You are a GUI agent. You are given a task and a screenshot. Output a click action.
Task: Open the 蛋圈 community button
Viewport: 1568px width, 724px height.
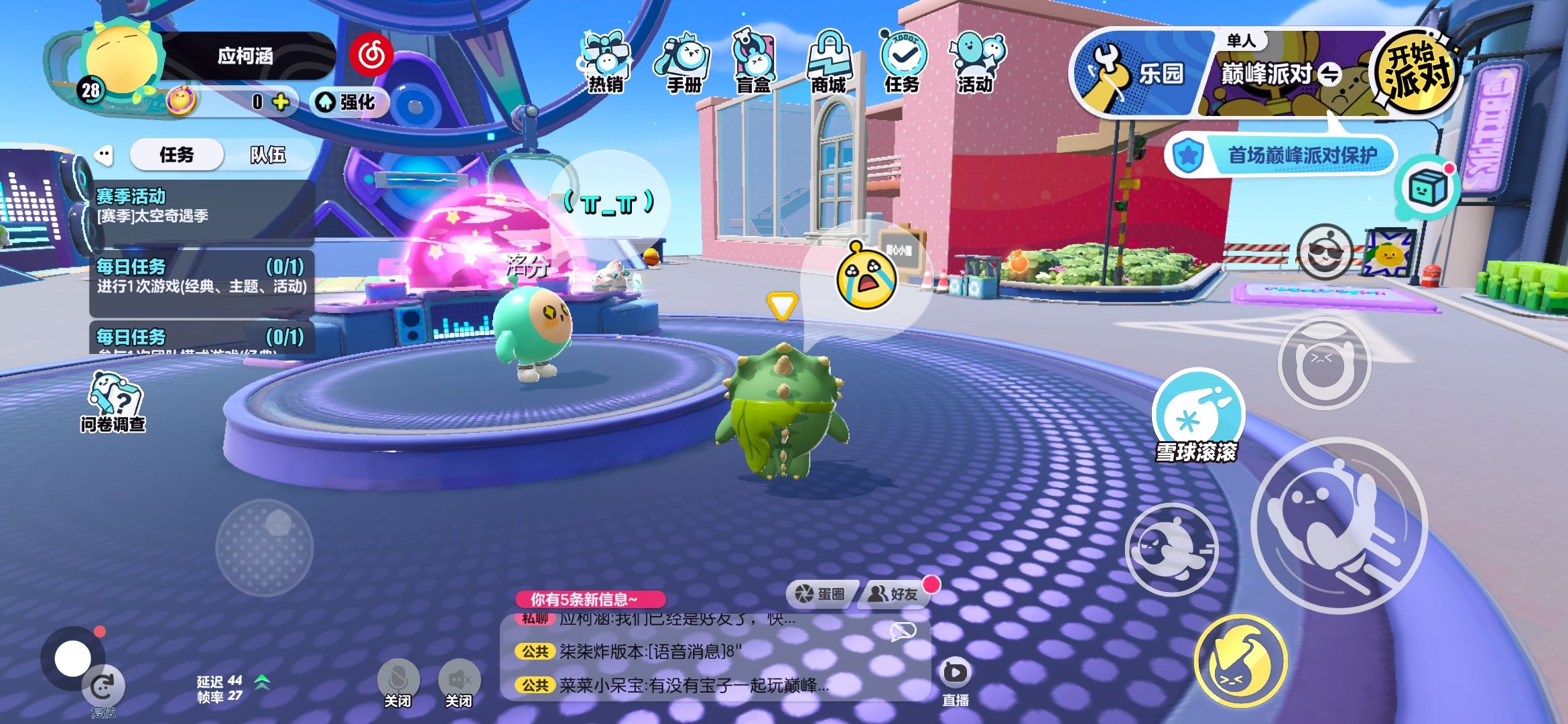820,594
